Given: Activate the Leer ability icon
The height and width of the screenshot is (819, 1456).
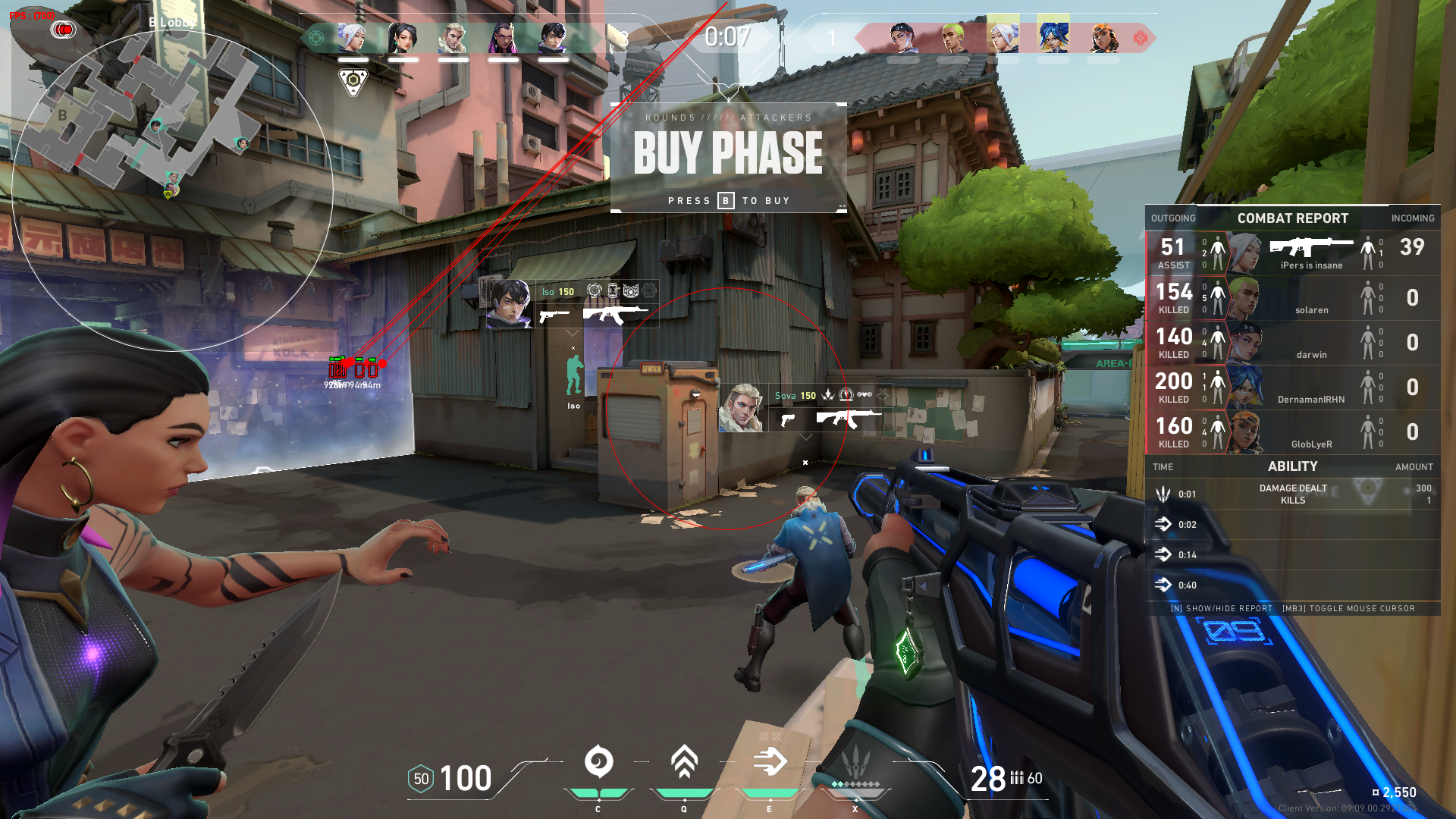Looking at the screenshot, I should [x=598, y=762].
